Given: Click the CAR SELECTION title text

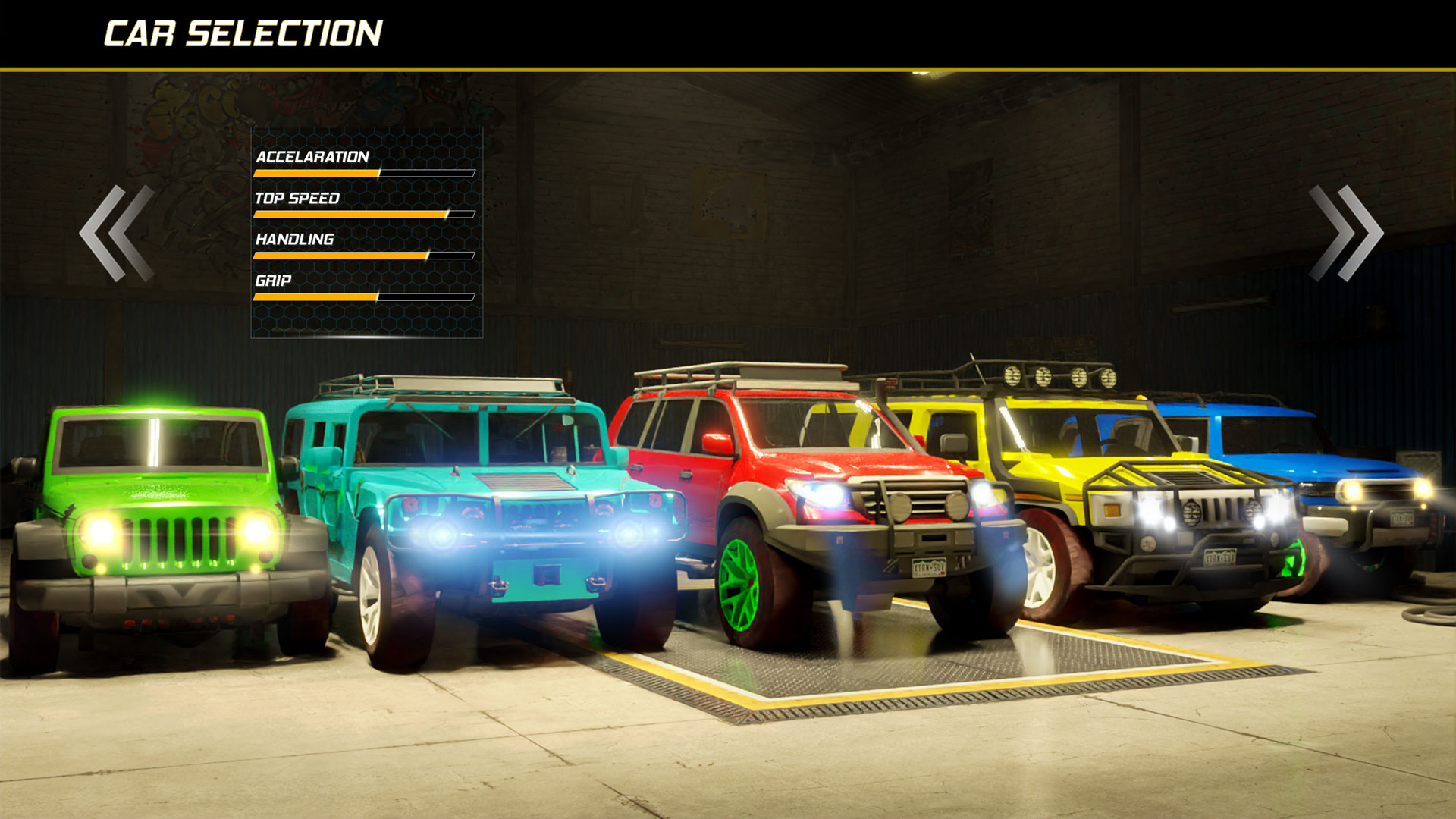Looking at the screenshot, I should coord(243,33).
